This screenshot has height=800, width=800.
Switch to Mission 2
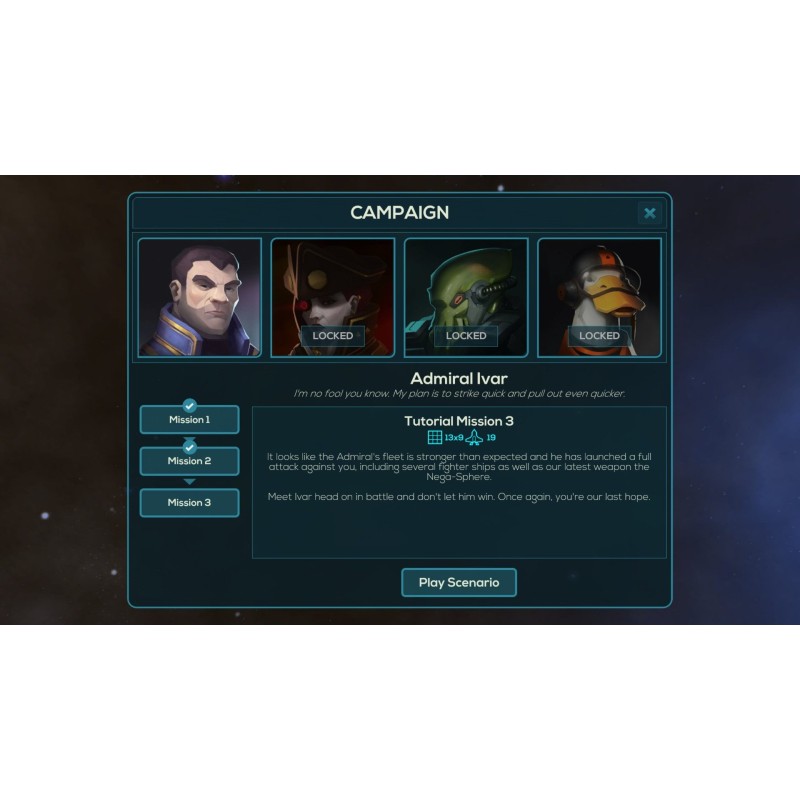[189, 461]
